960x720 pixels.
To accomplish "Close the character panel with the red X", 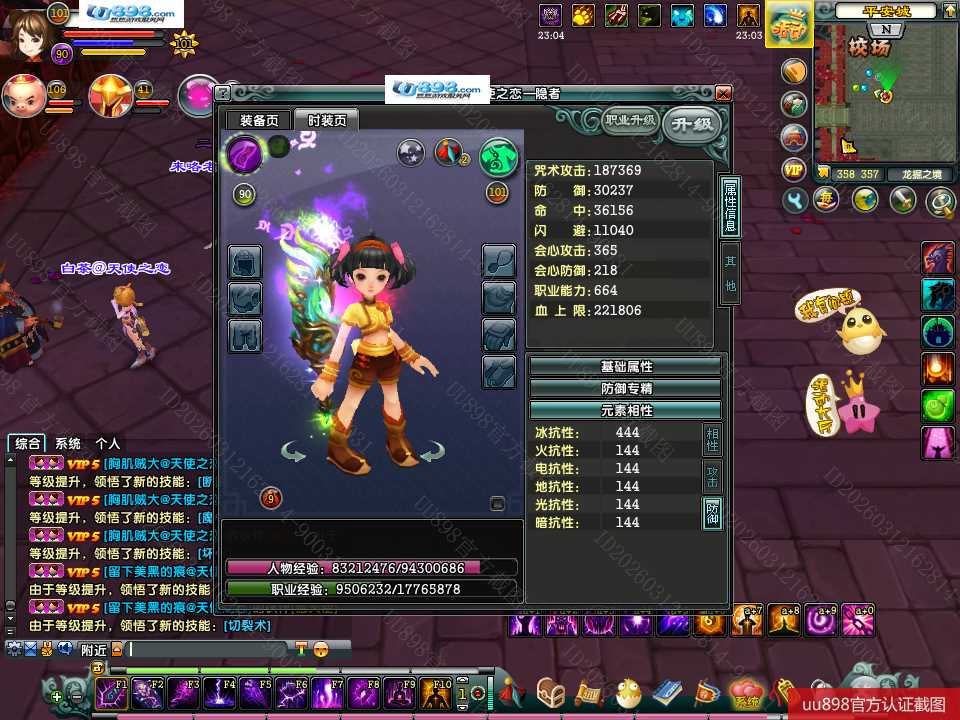I will click(x=723, y=93).
